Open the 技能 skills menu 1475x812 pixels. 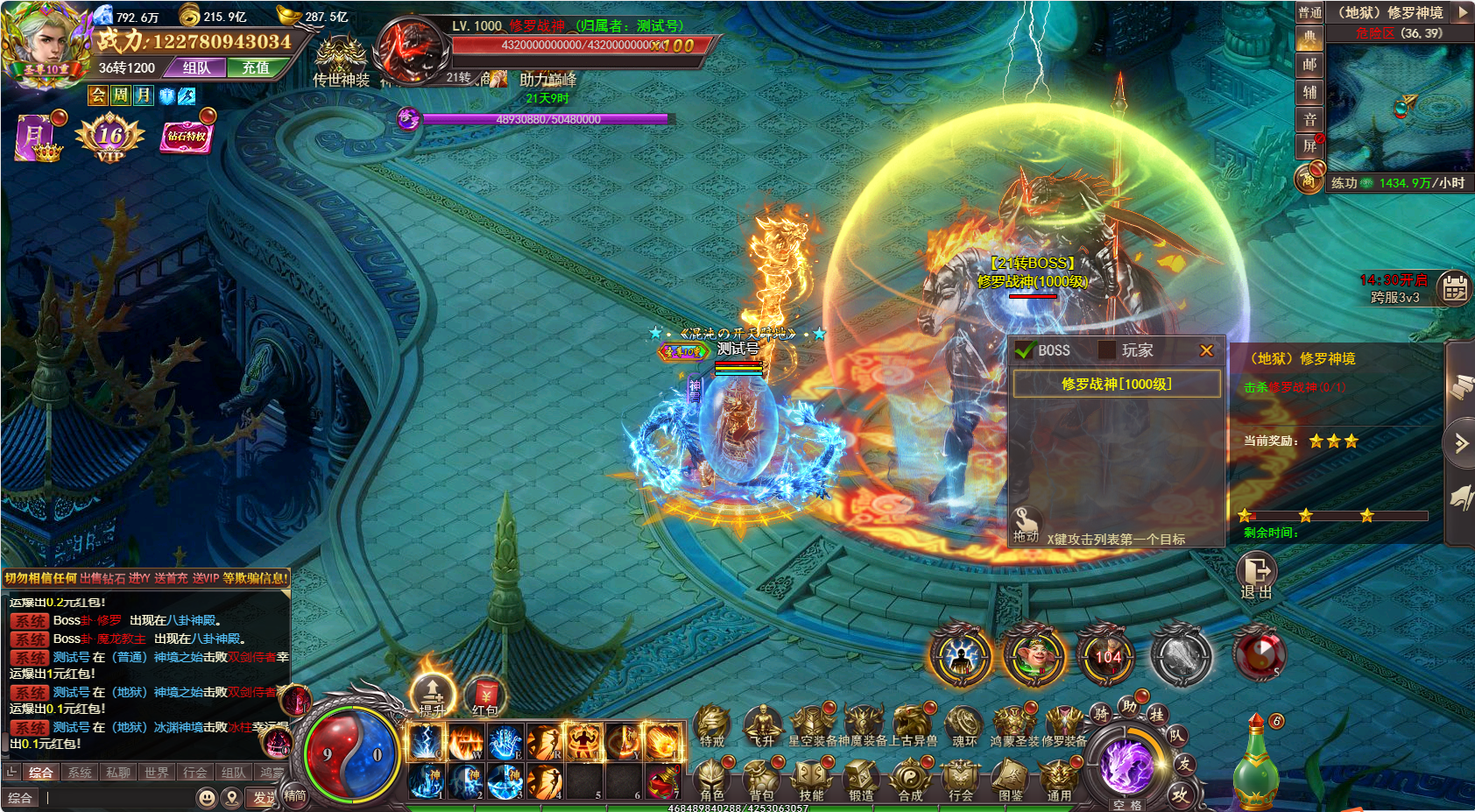tap(811, 779)
